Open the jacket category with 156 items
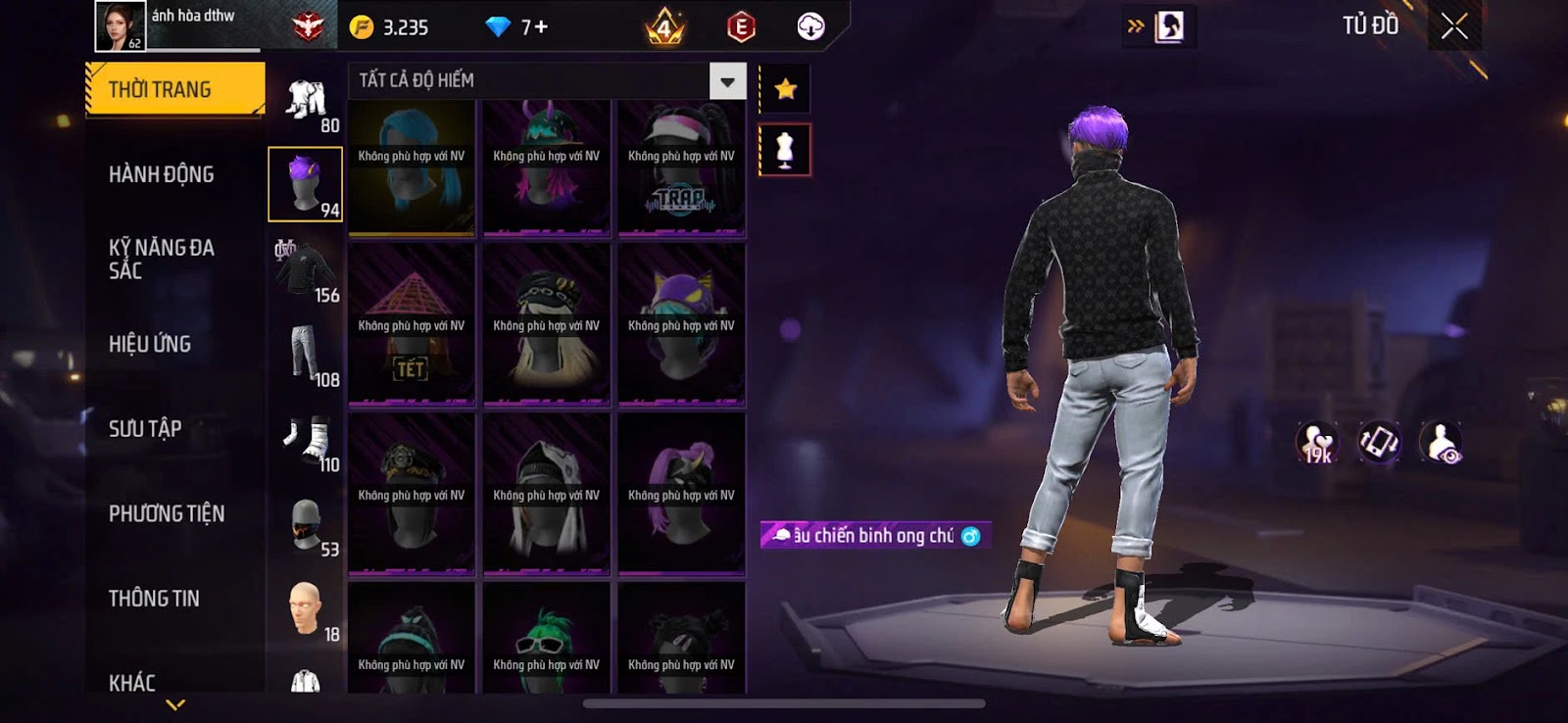 coord(306,269)
